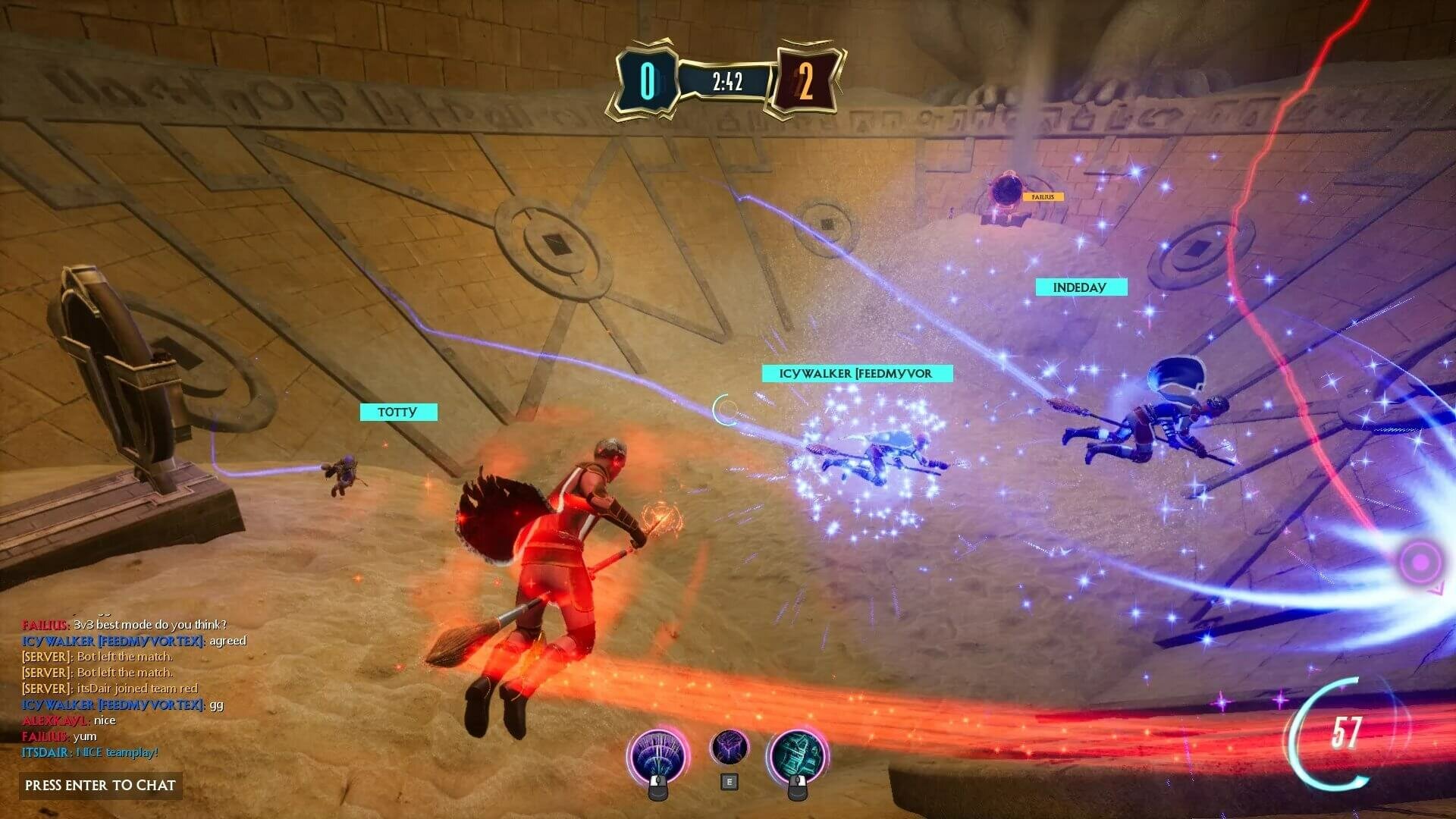Use the purple cube ability icon

[729, 748]
